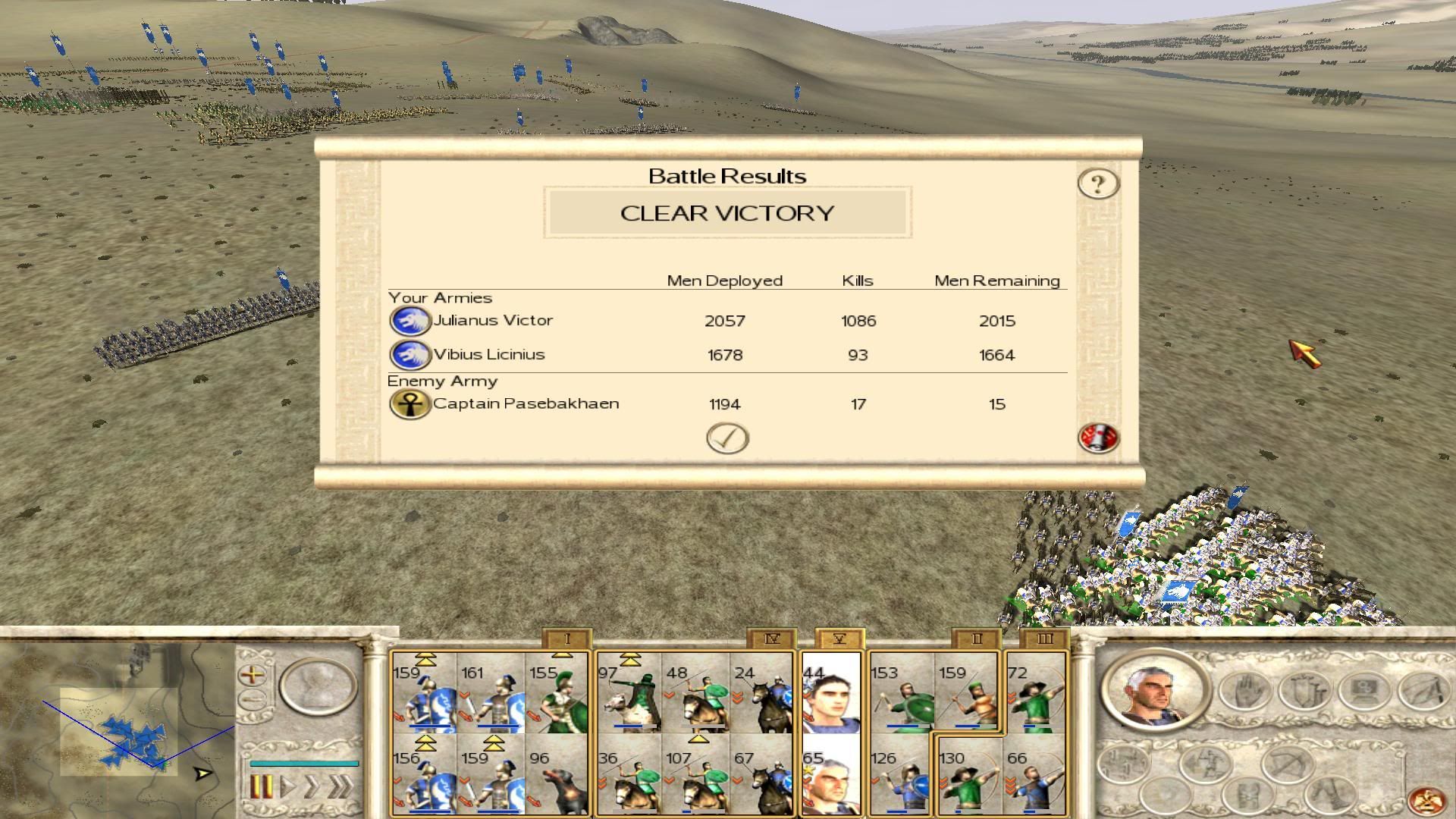Viewport: 1456px width, 819px height.
Task: Open the question mark help button
Action: (x=1097, y=184)
